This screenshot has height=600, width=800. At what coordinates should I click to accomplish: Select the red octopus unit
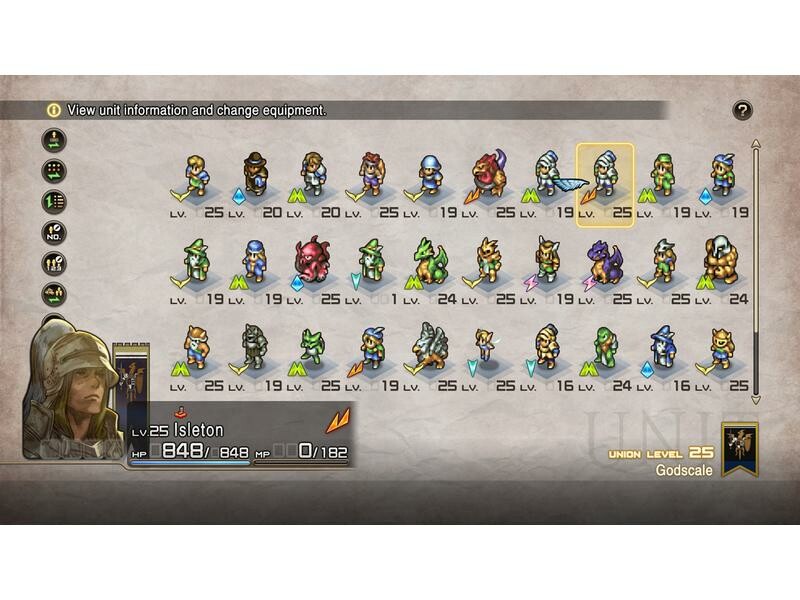(312, 261)
